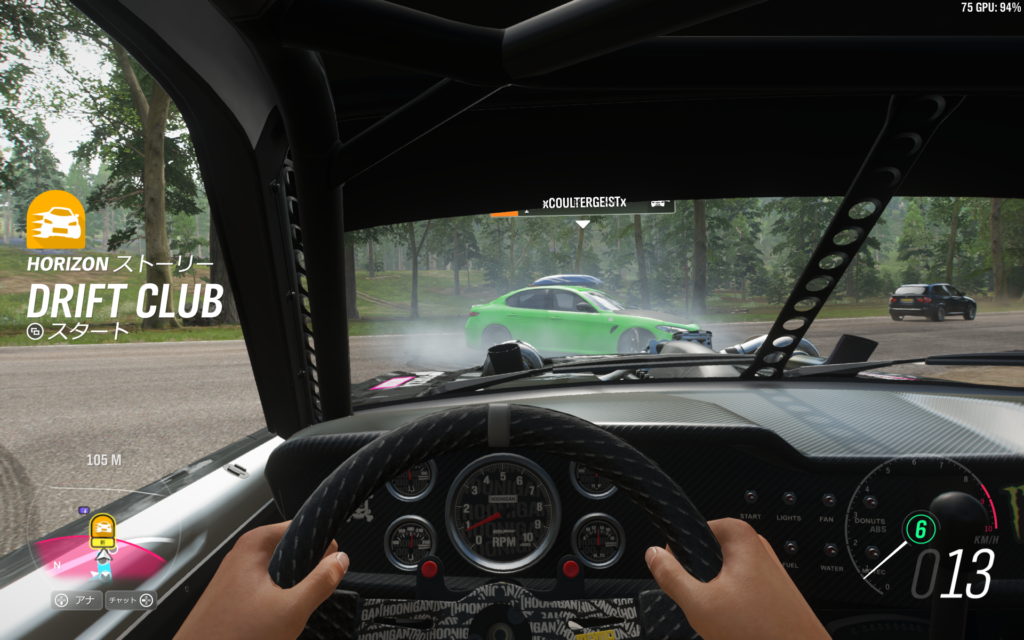1024x640 pixels.
Task: Open the チャット chat button
Action: (x=130, y=600)
